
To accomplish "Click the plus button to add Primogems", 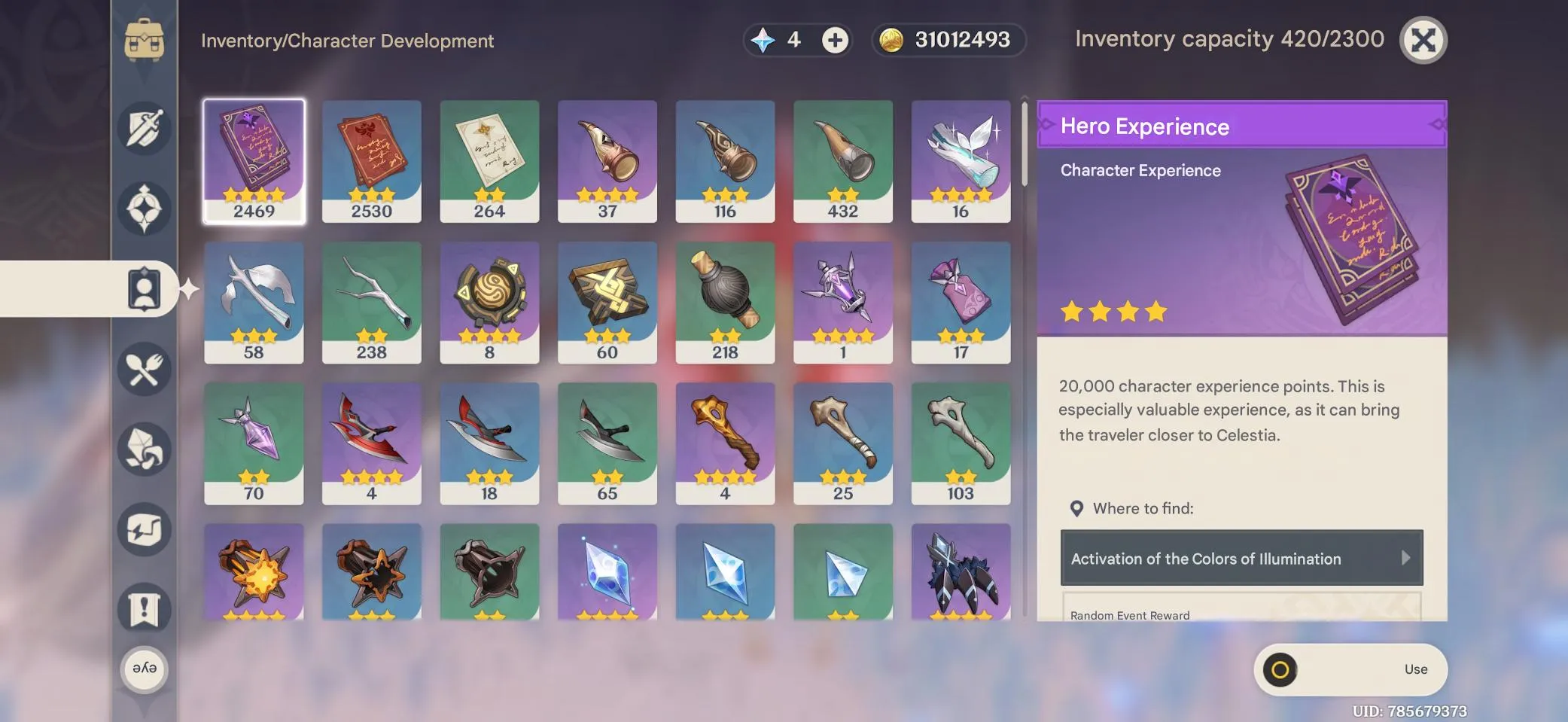I will click(x=833, y=40).
